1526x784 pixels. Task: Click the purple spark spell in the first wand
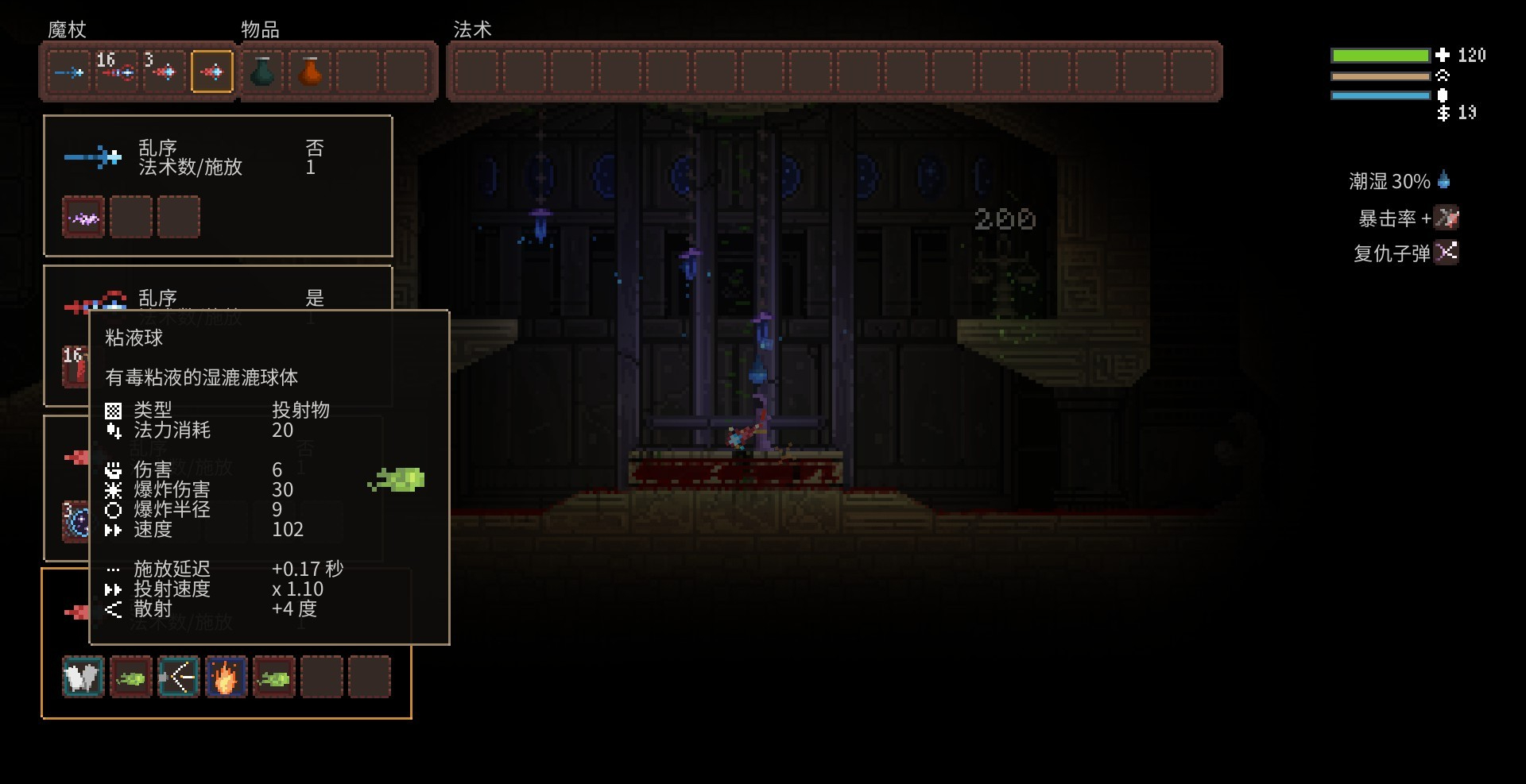point(83,217)
